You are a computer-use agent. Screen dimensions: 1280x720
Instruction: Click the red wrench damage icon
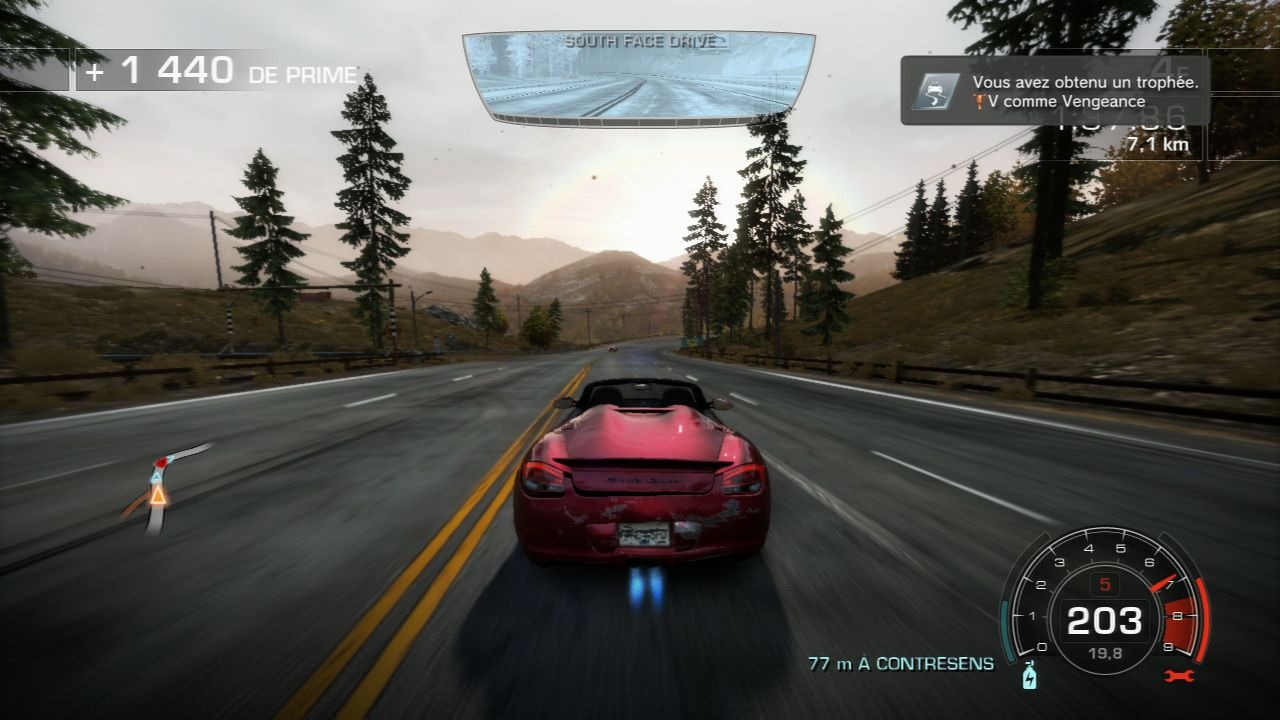click(1178, 677)
